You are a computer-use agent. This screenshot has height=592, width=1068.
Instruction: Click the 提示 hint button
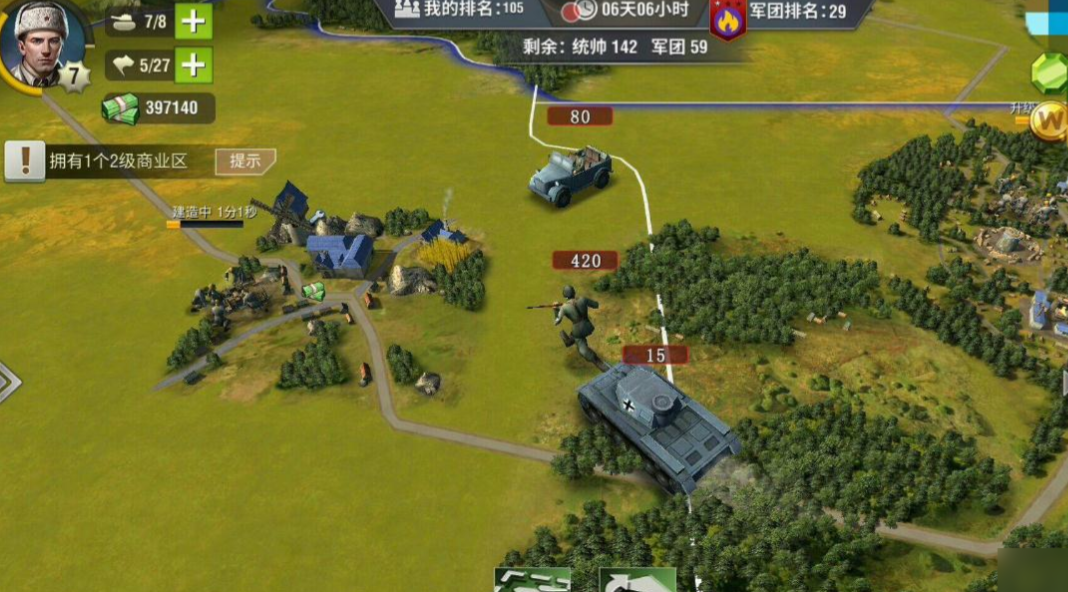(x=245, y=161)
